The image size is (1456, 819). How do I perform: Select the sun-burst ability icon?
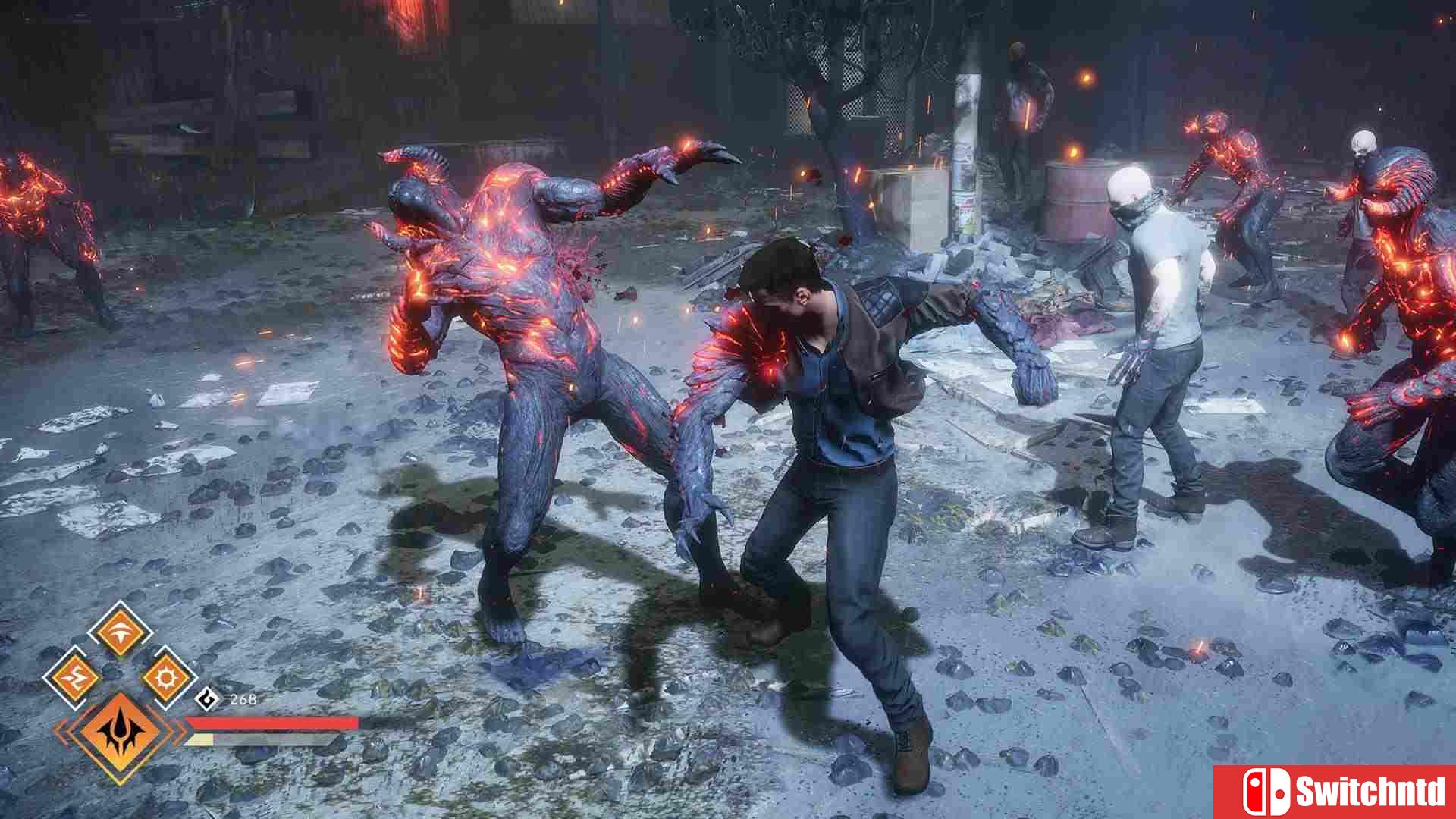coord(166,676)
